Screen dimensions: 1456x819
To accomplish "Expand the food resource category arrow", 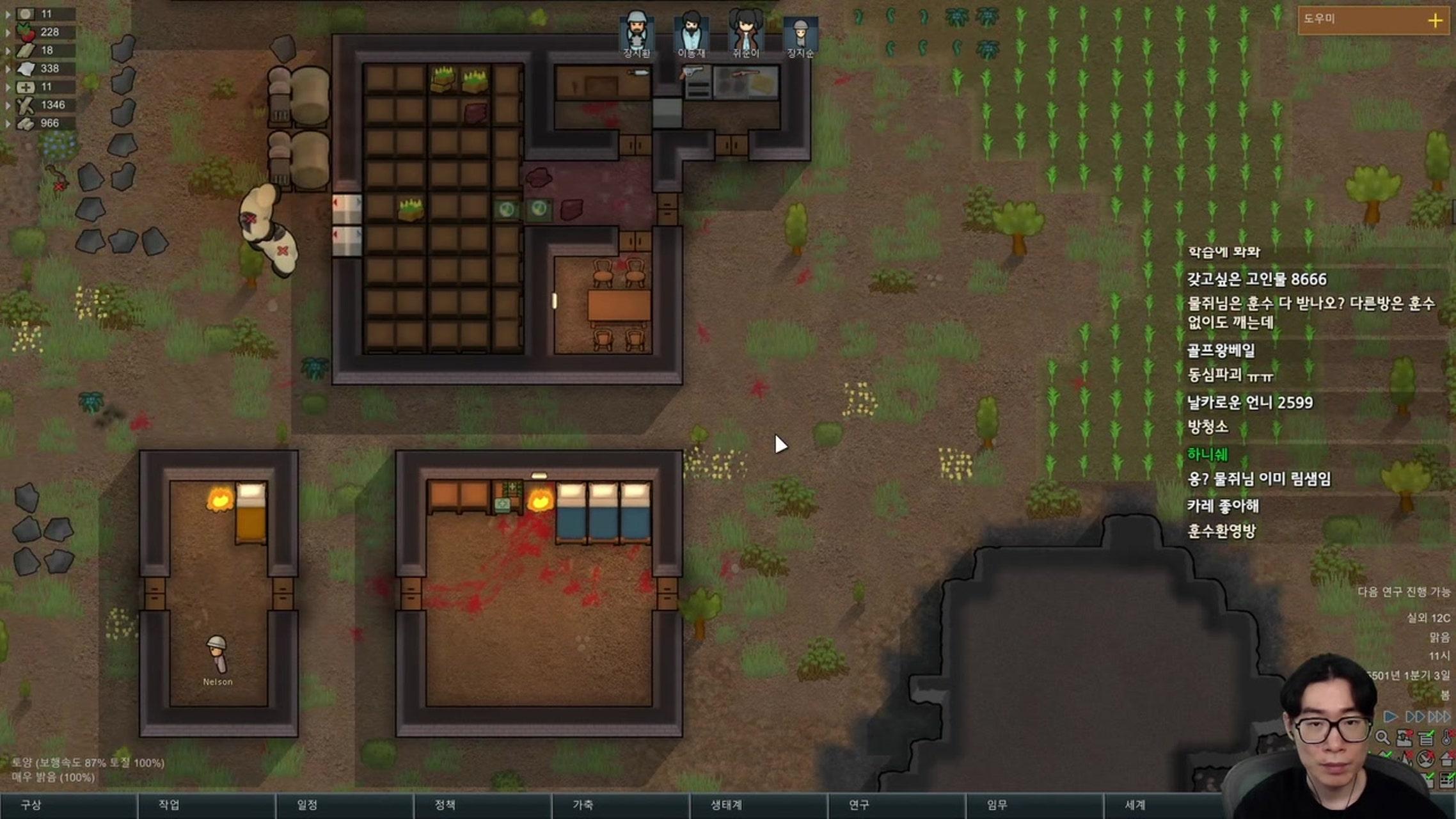I will [8, 32].
